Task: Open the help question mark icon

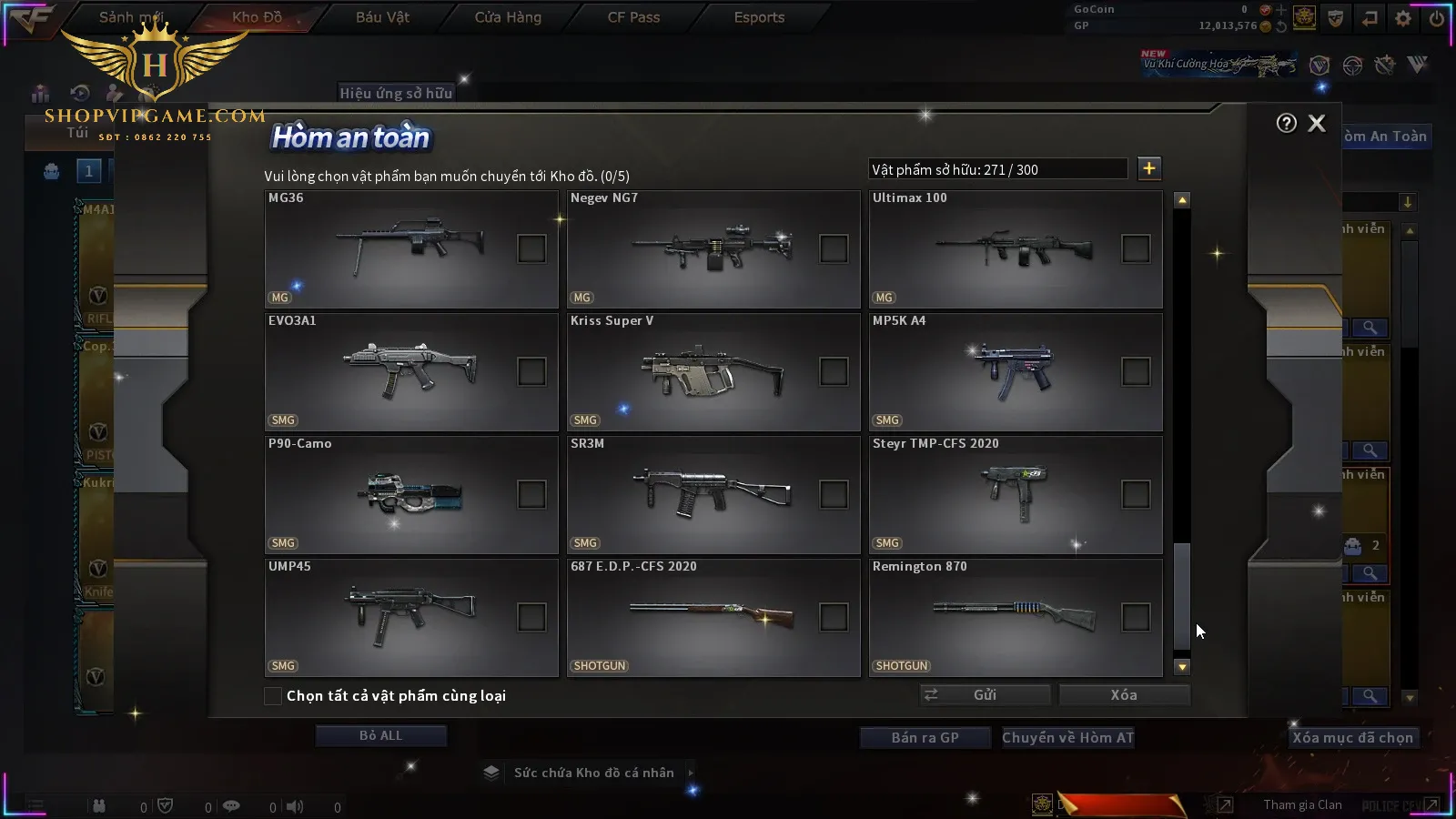Action: (1286, 124)
